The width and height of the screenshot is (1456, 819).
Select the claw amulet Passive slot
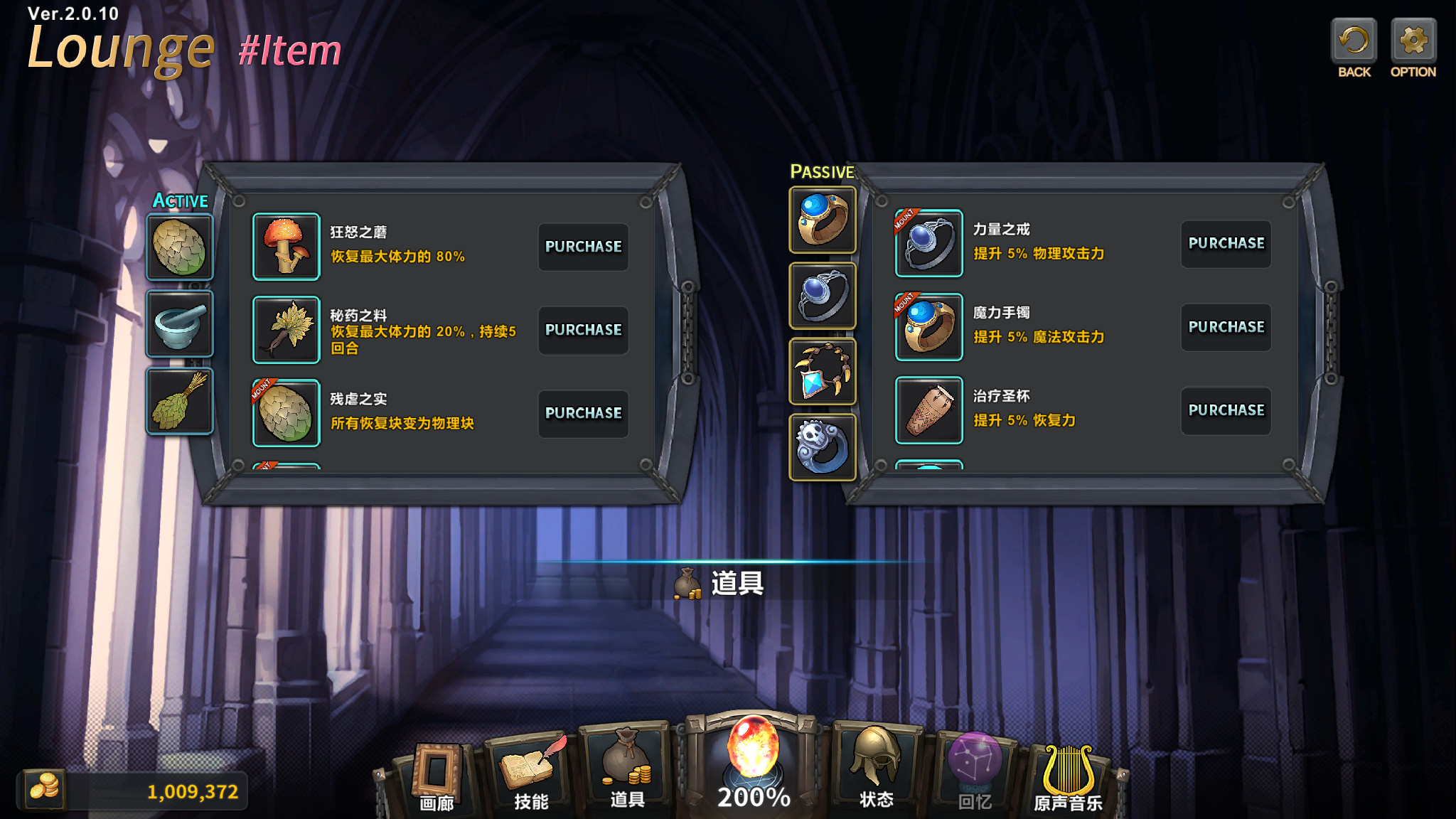[823, 371]
